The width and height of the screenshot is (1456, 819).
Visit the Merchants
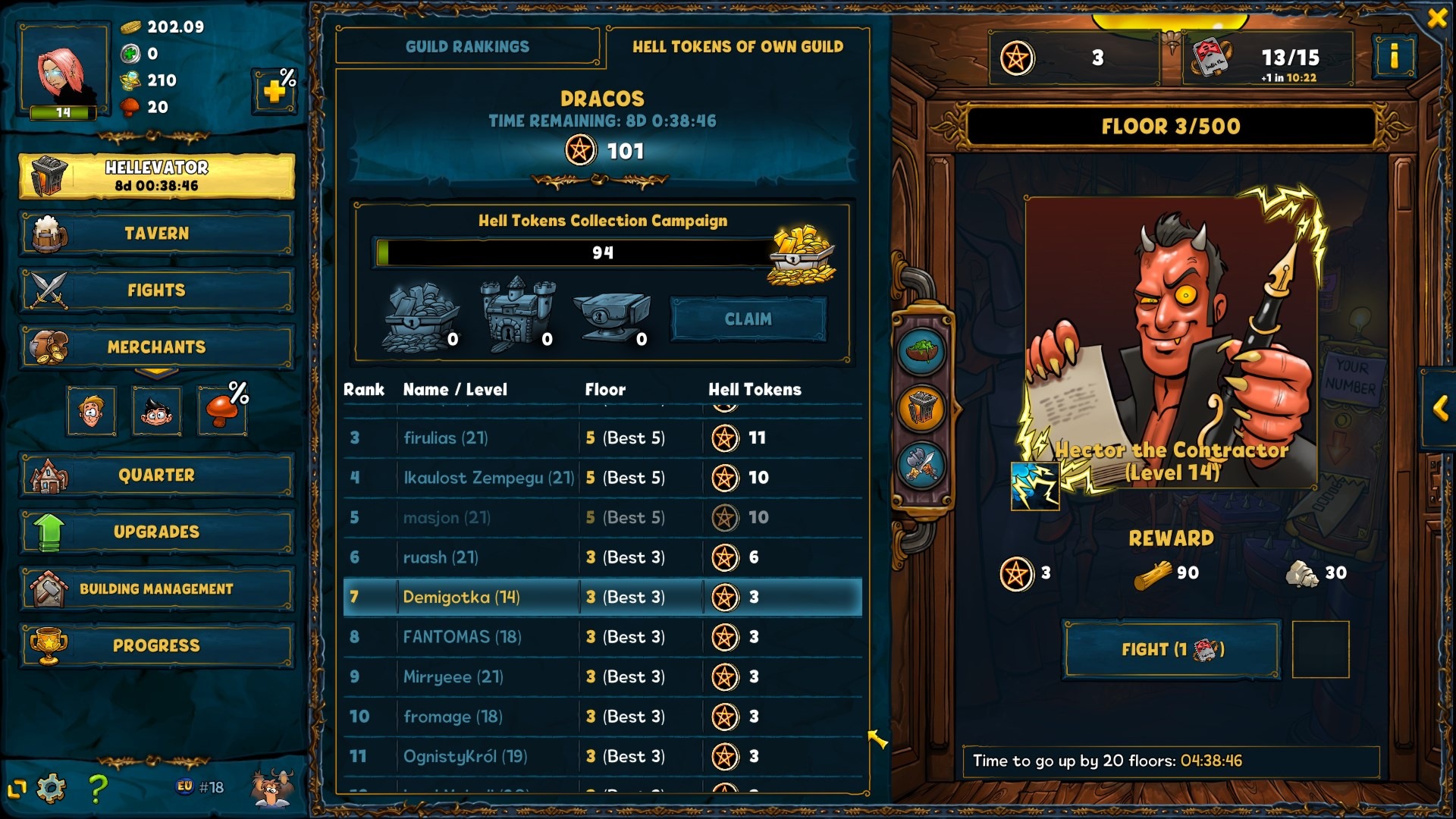(156, 347)
